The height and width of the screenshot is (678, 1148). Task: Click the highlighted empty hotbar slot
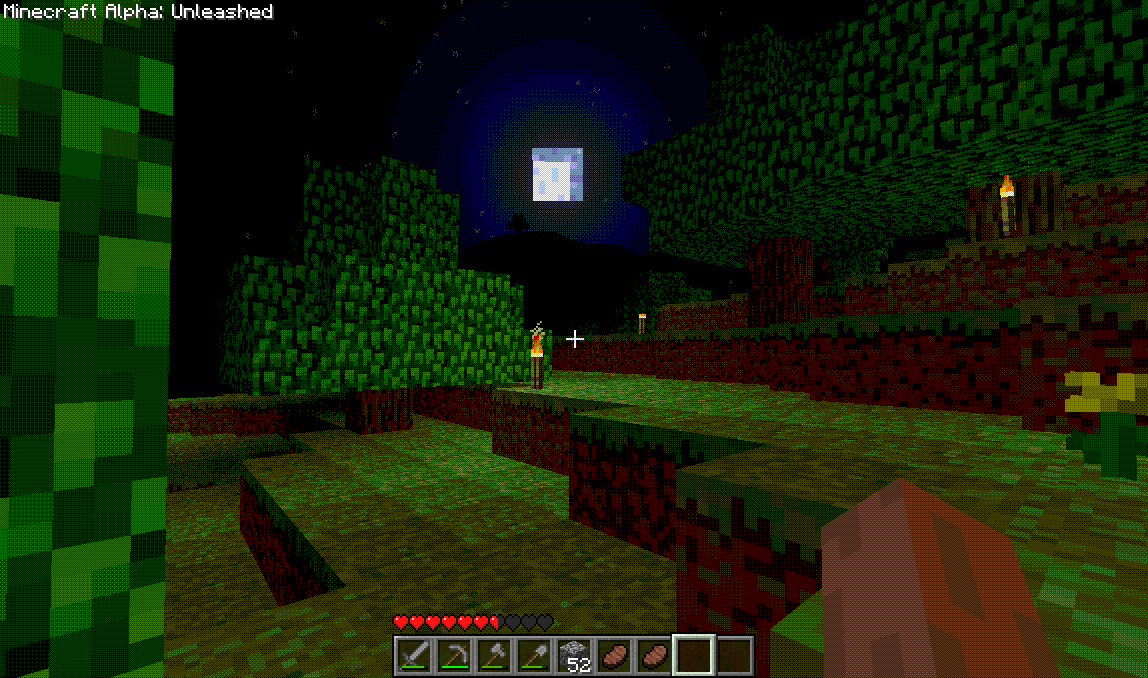[x=694, y=656]
